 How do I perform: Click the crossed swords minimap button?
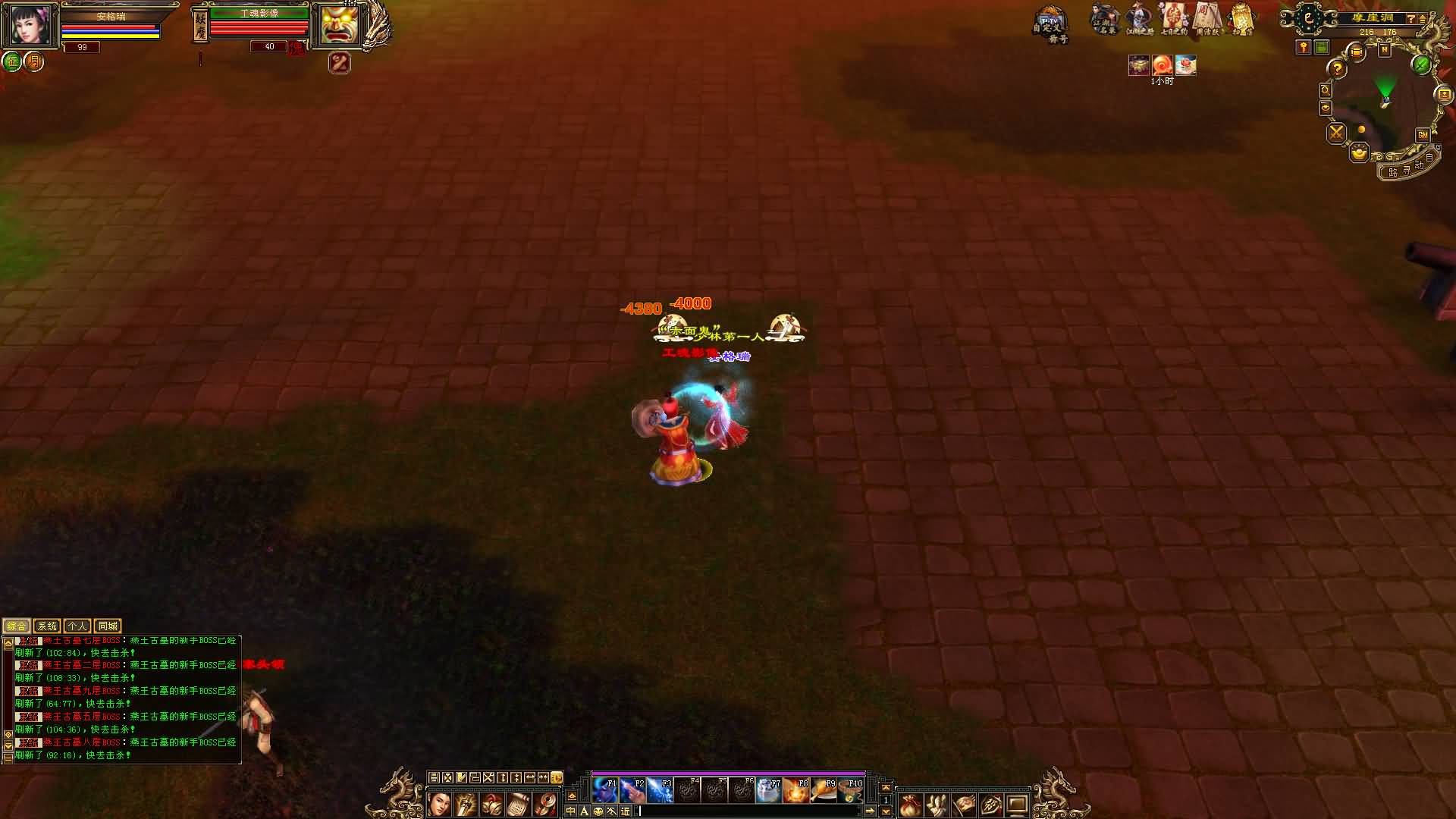(1336, 133)
